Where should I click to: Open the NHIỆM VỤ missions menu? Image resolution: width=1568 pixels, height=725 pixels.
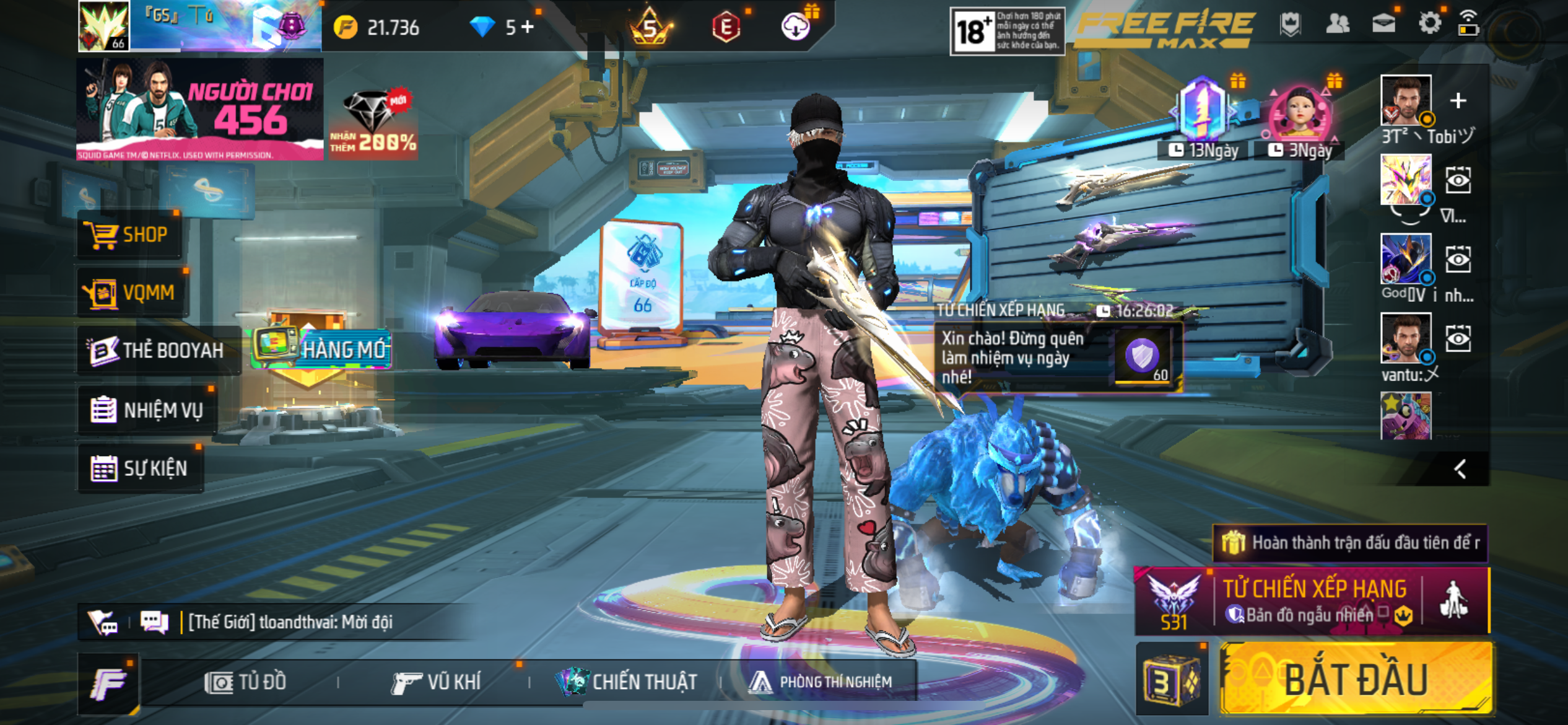coord(147,410)
